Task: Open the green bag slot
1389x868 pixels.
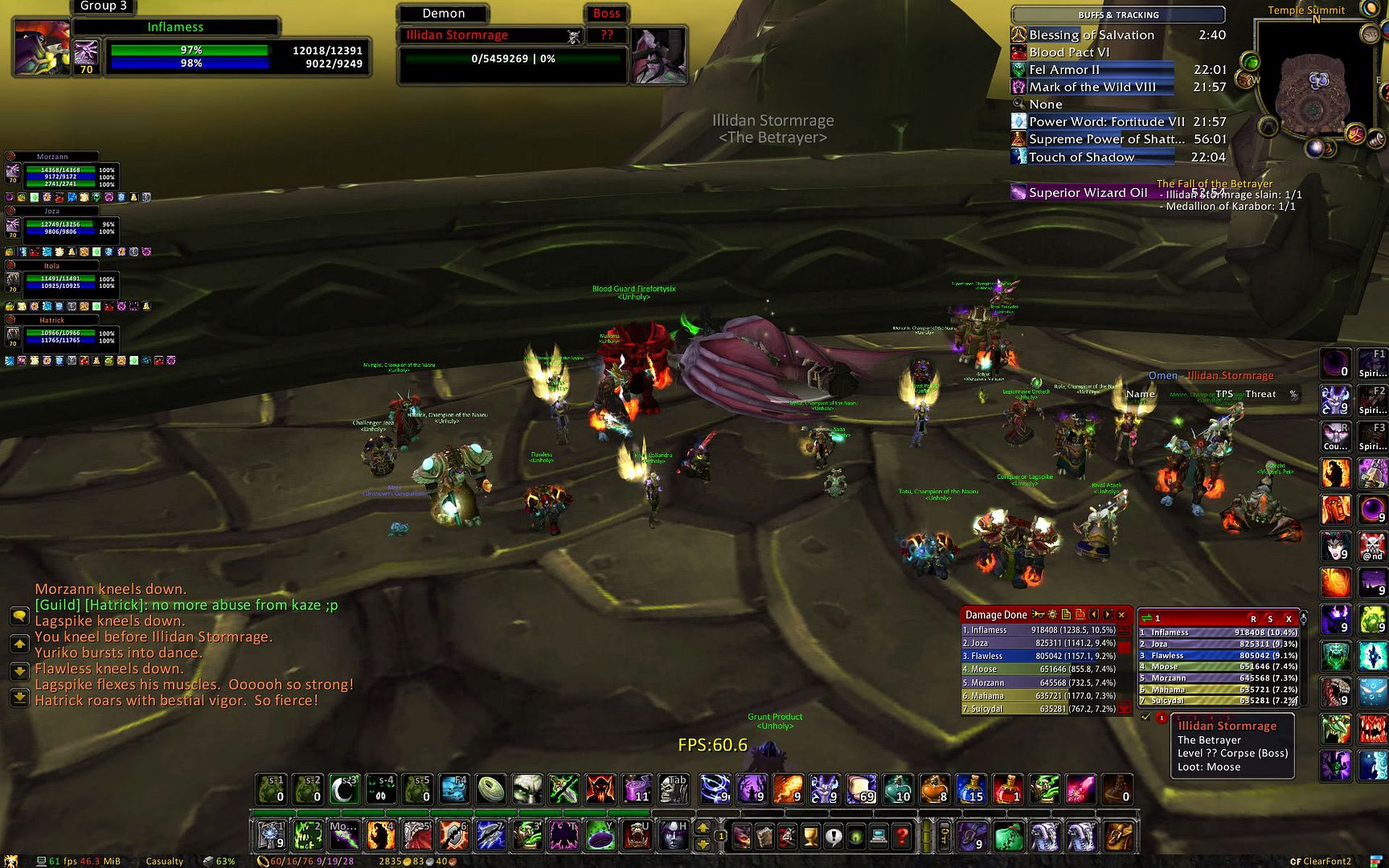Action: point(1009,837)
